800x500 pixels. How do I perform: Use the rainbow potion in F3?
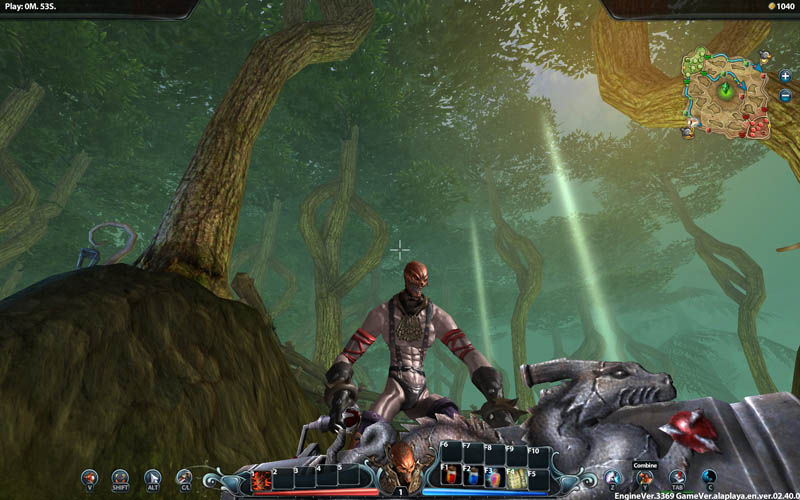pos(494,478)
